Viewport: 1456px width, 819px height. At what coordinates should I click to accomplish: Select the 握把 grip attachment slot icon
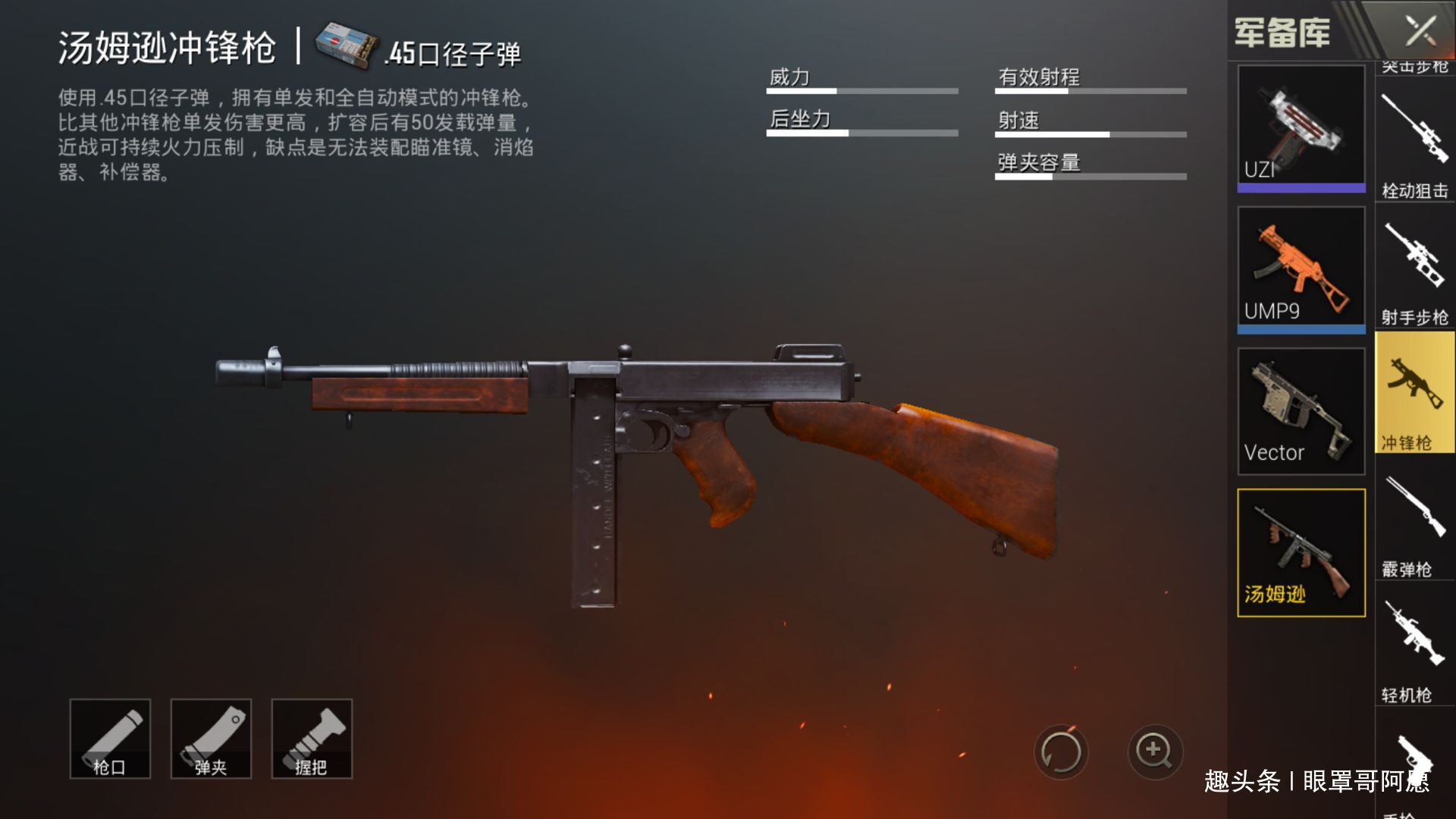312,739
